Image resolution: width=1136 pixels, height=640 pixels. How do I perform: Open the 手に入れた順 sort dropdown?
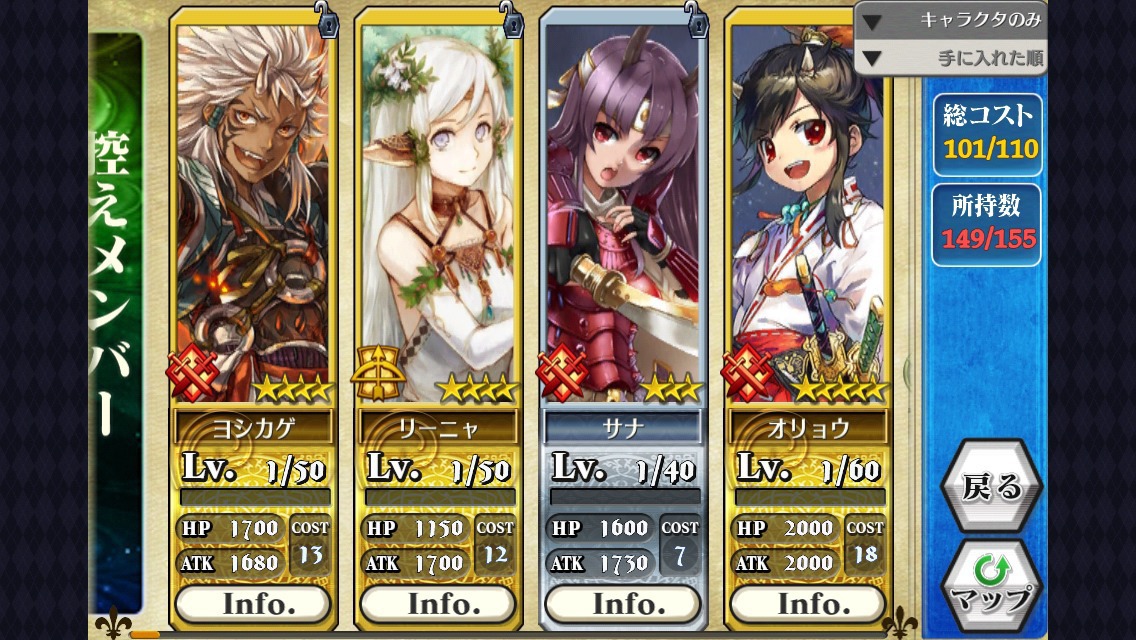950,58
